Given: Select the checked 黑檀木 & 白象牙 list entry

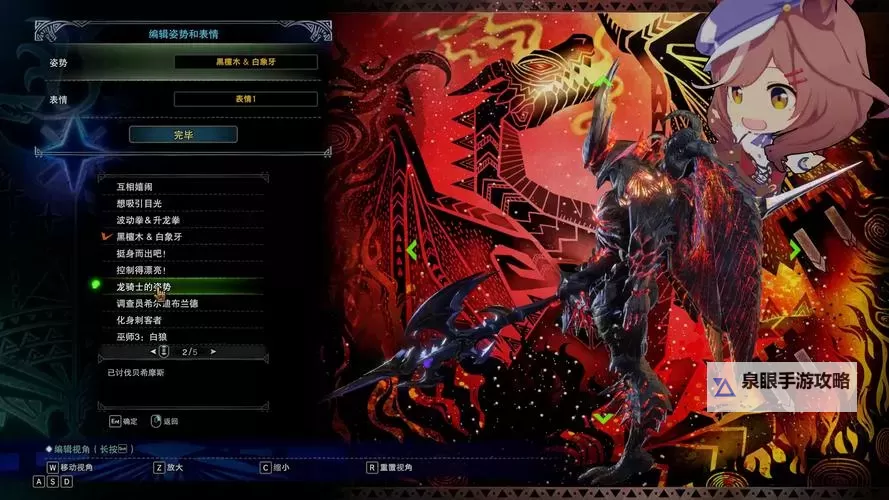Looking at the screenshot, I should point(149,237).
